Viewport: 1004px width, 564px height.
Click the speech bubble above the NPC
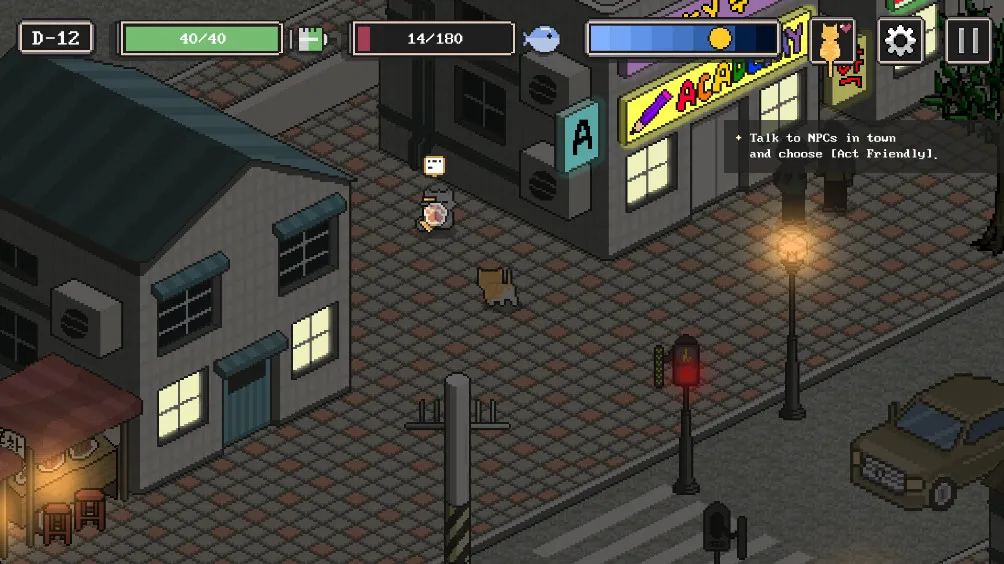[x=434, y=165]
